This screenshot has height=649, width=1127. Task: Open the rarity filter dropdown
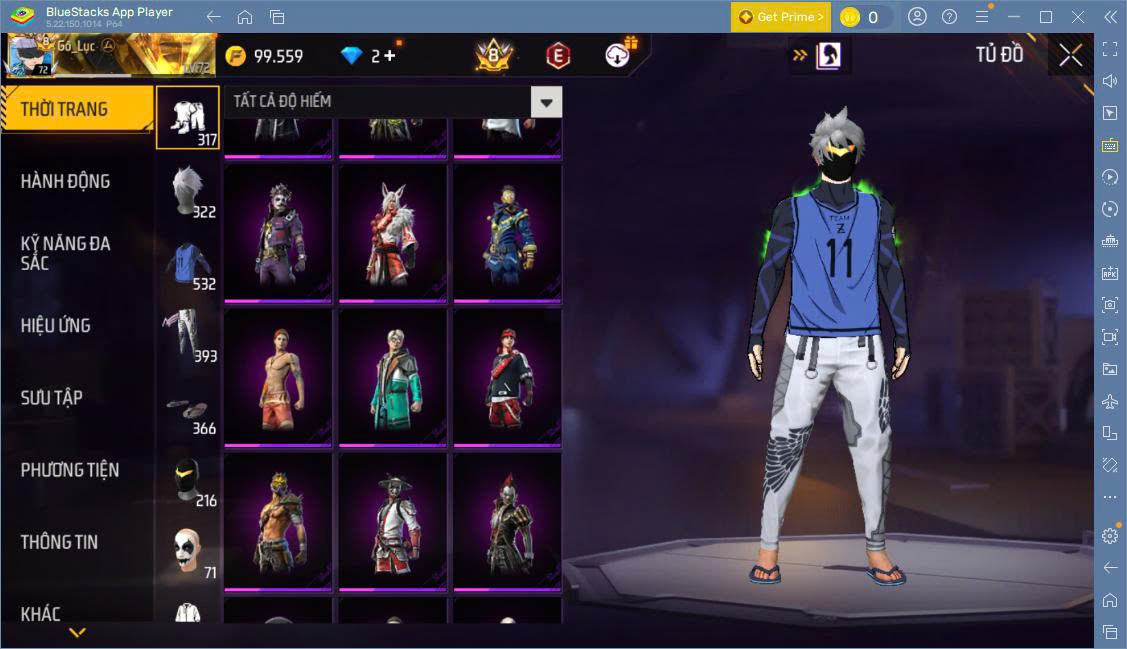tap(546, 102)
